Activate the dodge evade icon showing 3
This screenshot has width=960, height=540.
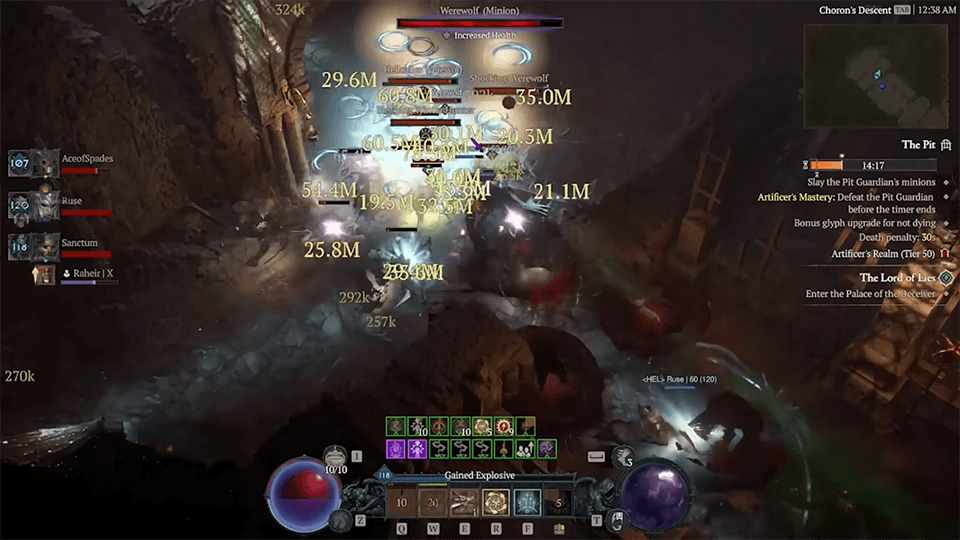pyautogui.click(x=622, y=456)
